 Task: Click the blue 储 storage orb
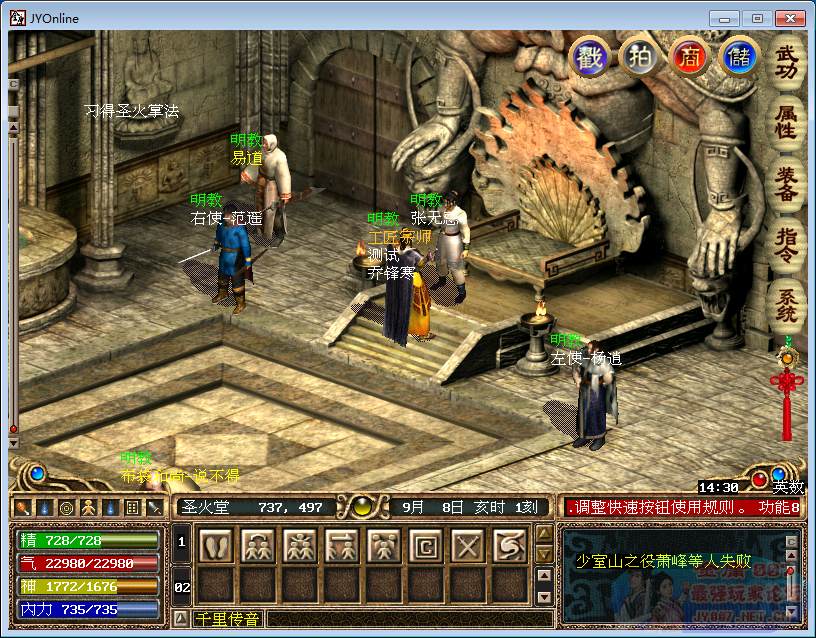tap(739, 57)
